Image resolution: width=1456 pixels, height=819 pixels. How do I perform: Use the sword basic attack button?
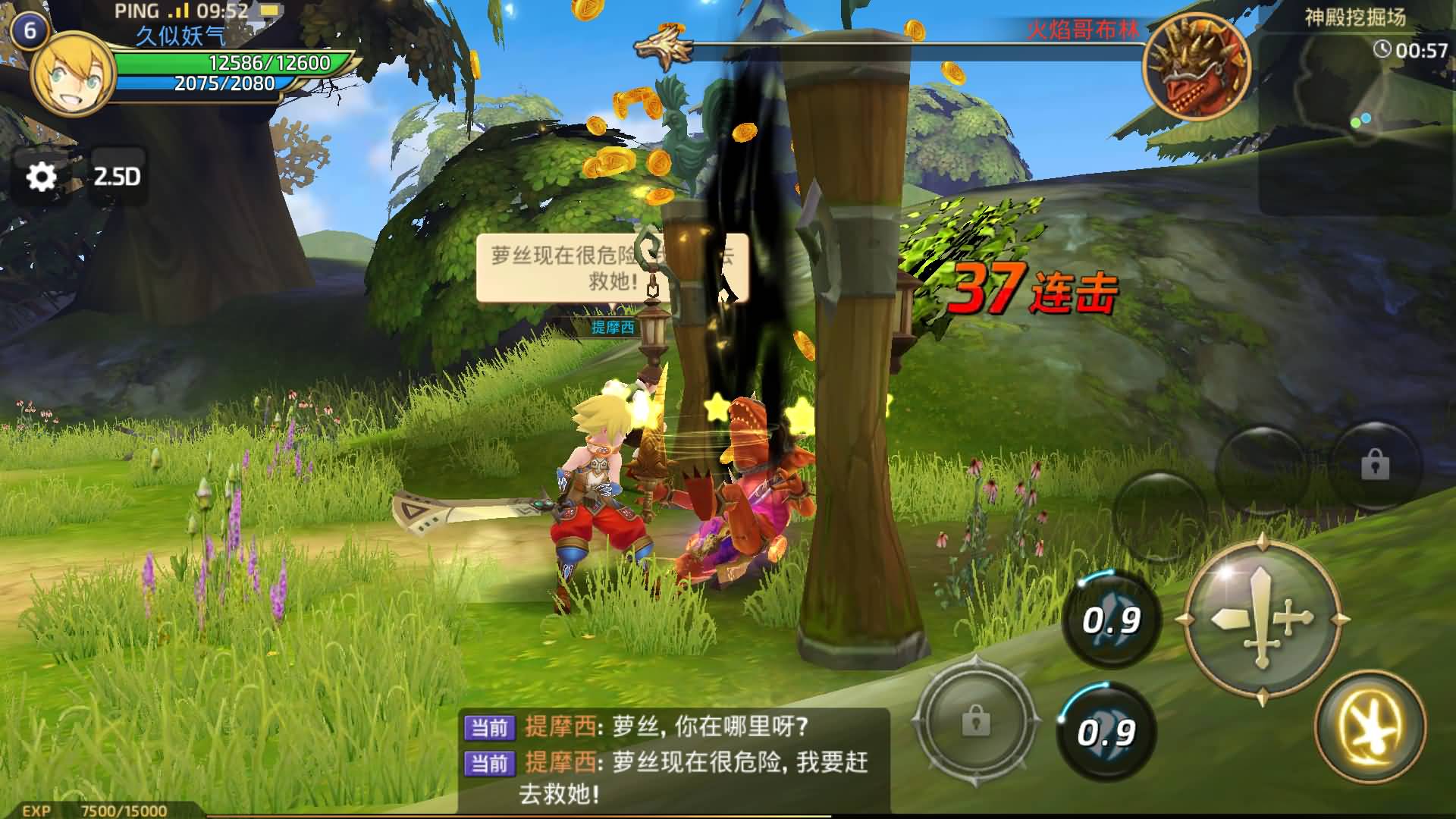(x=1261, y=620)
